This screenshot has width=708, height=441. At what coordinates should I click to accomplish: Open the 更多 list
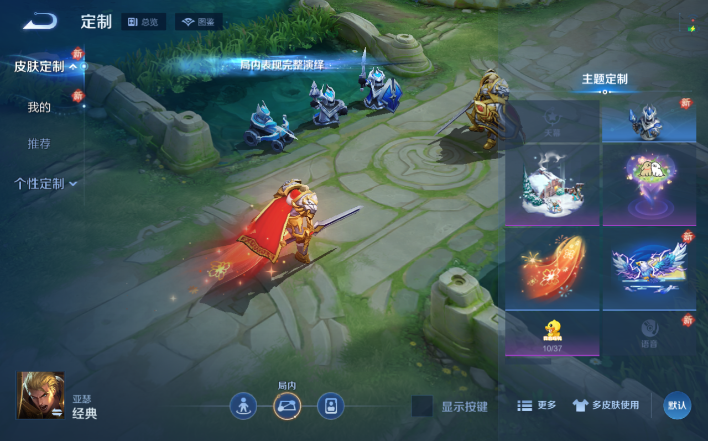537,405
